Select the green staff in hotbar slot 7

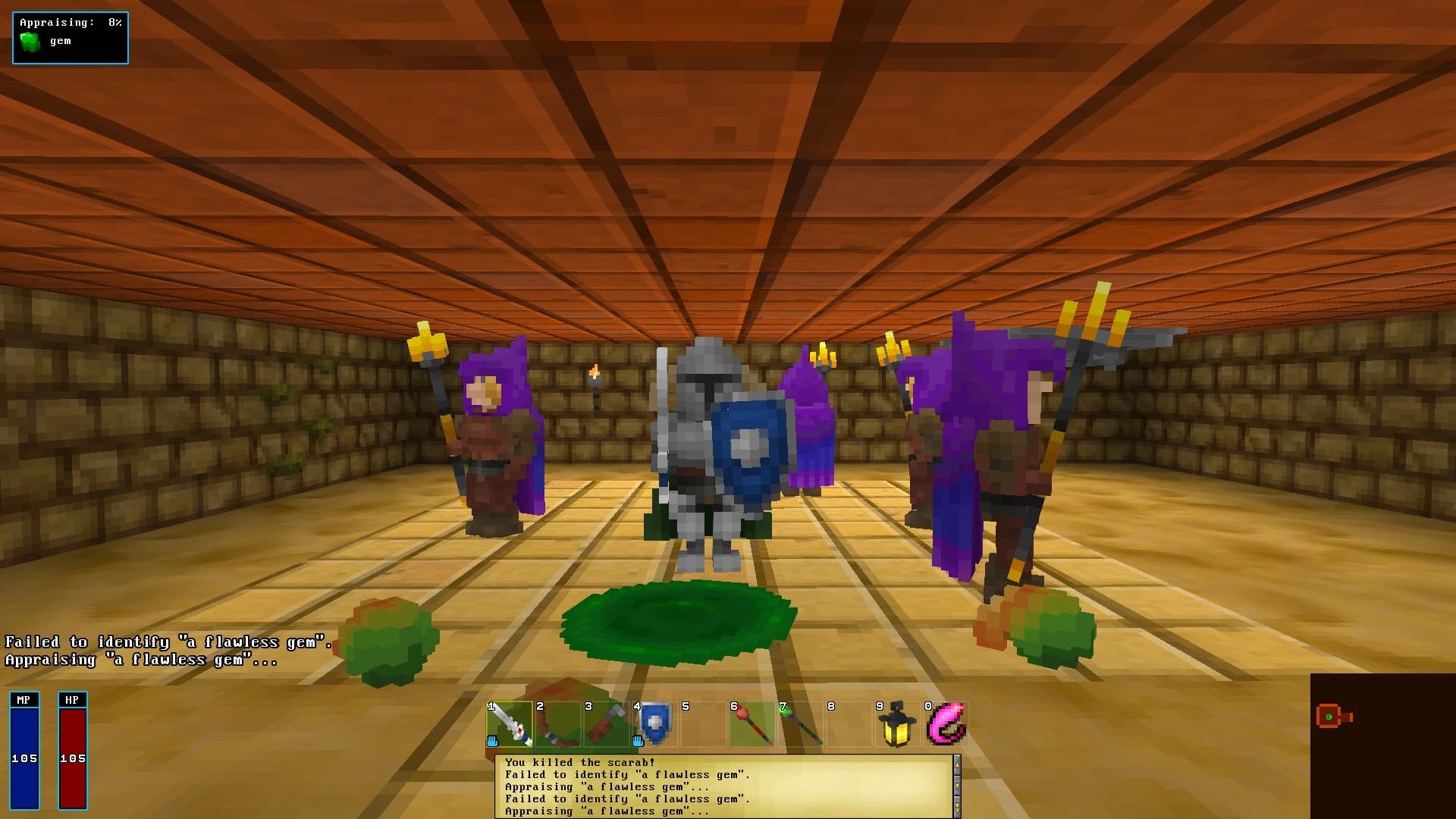point(802,722)
